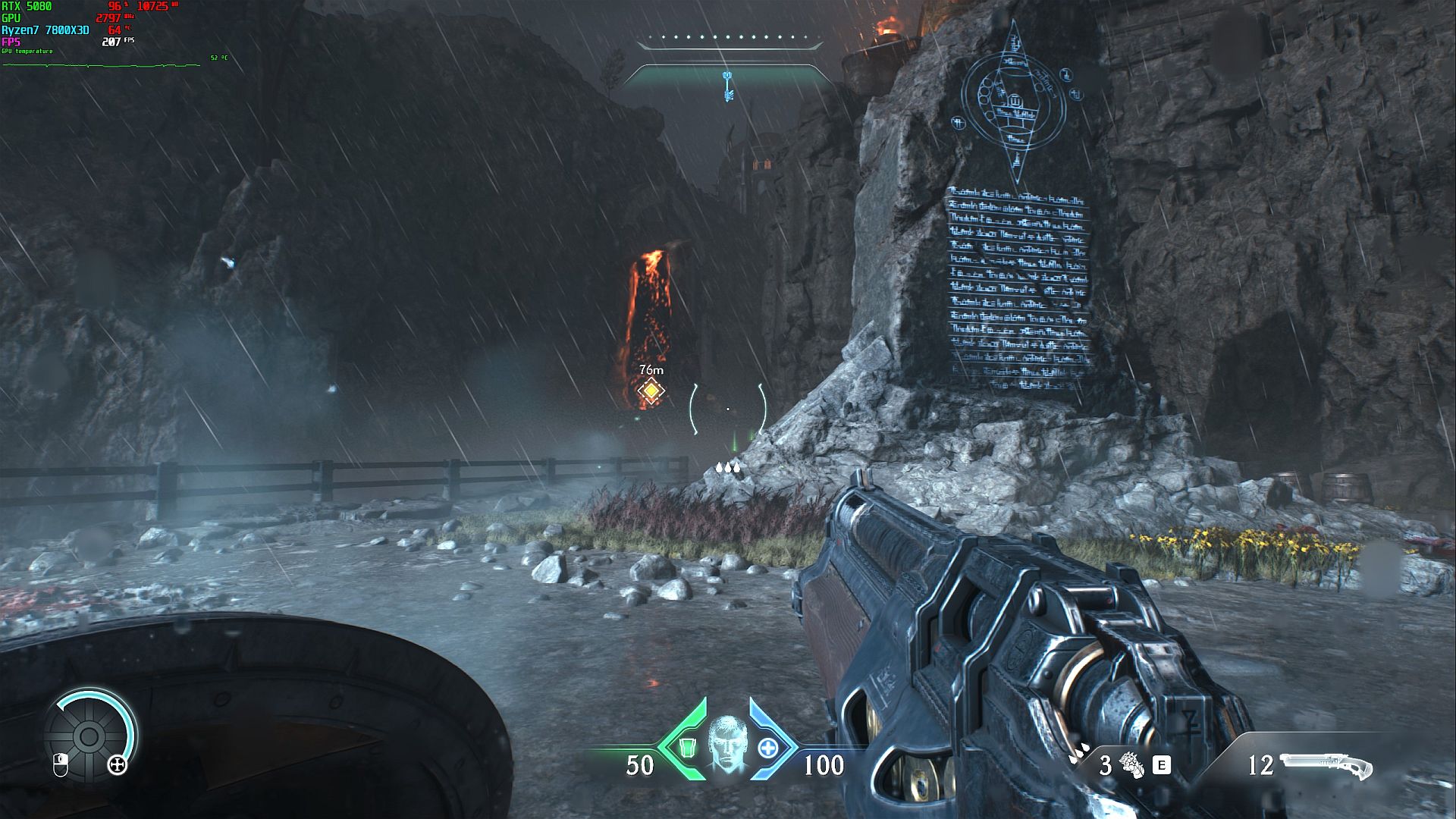The width and height of the screenshot is (1456, 819).
Task: Select the blue key marker on the compass
Action: [x=728, y=85]
